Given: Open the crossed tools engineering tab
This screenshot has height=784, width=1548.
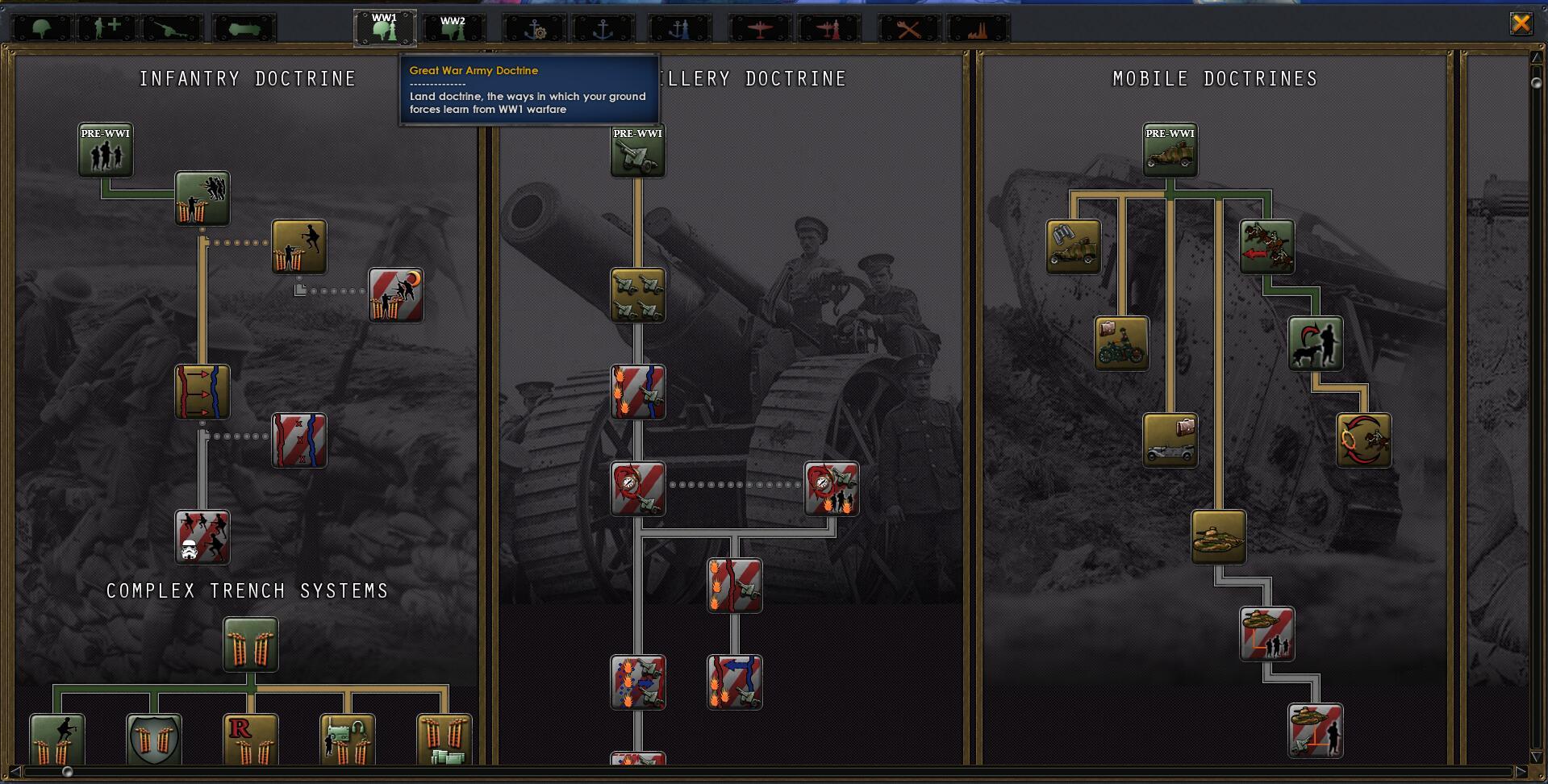Looking at the screenshot, I should [908, 29].
